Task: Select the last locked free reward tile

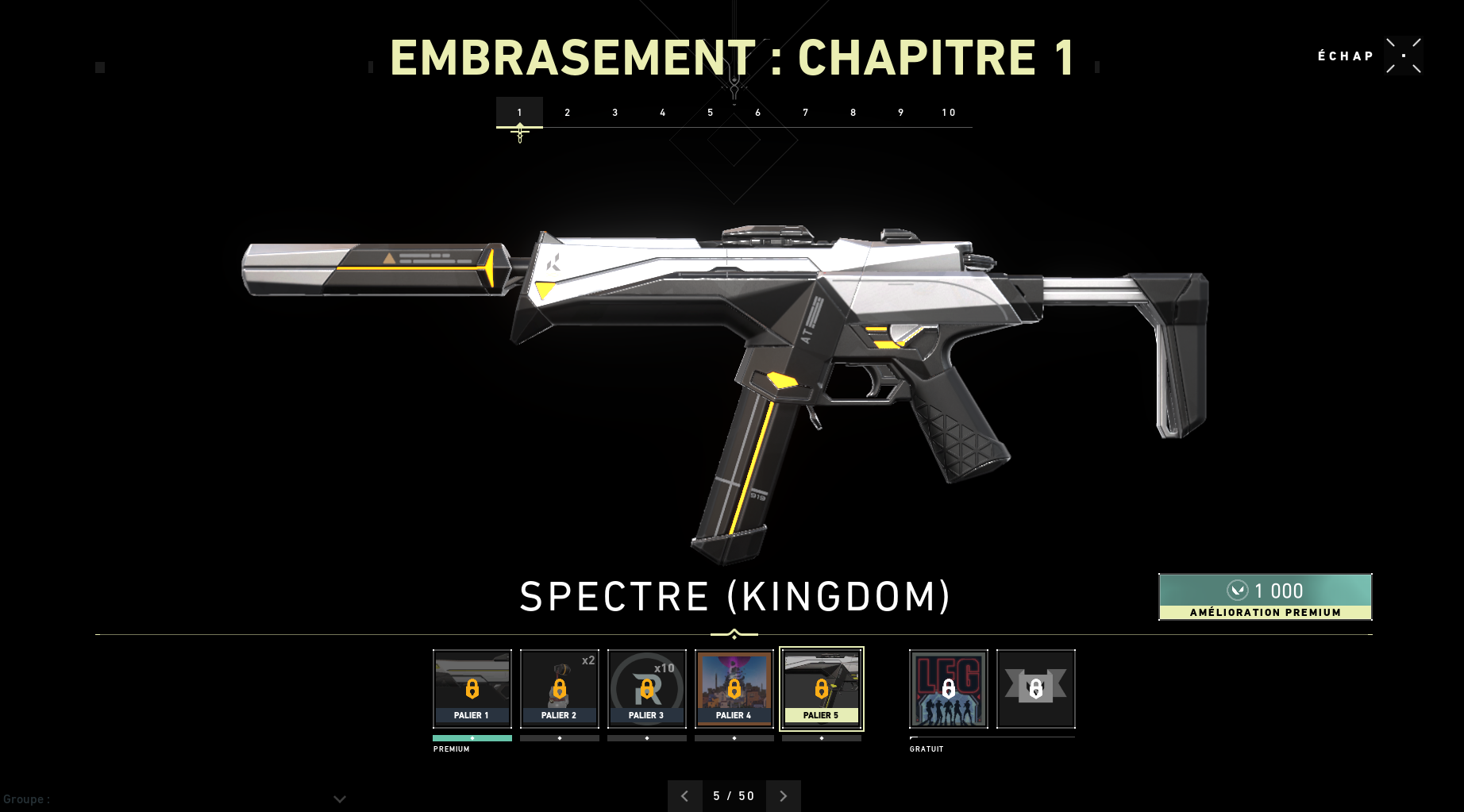Action: [1036, 688]
